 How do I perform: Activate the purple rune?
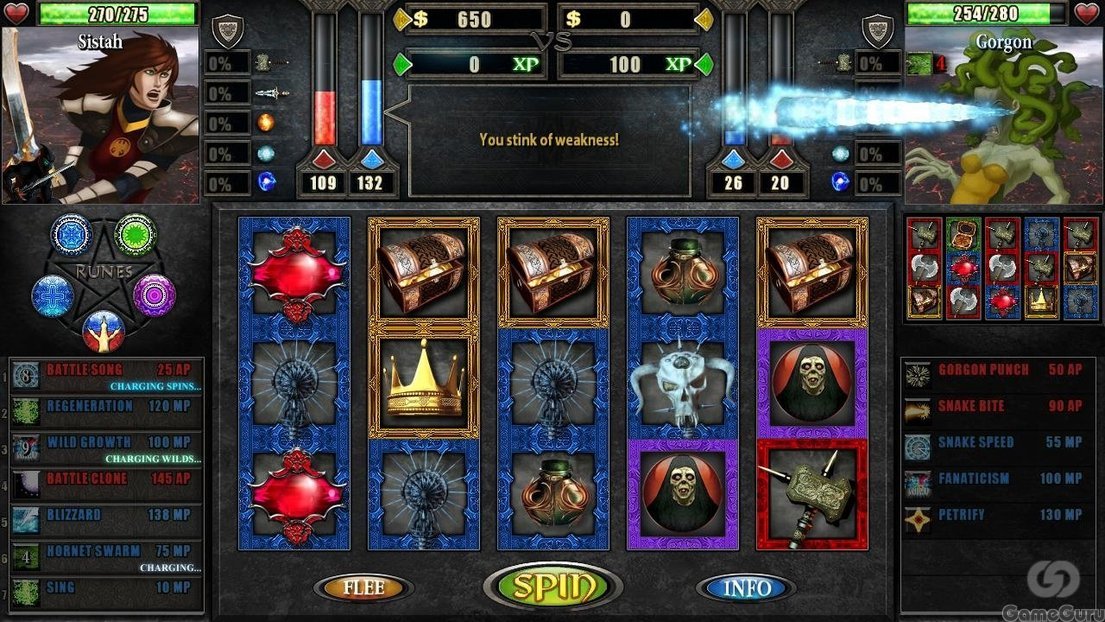tap(155, 295)
